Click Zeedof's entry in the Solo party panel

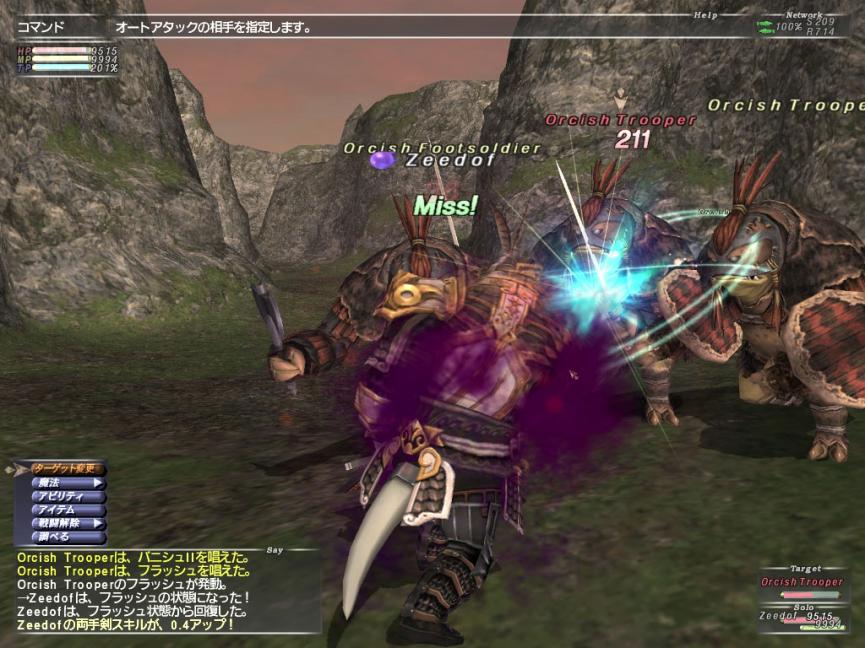click(x=803, y=619)
